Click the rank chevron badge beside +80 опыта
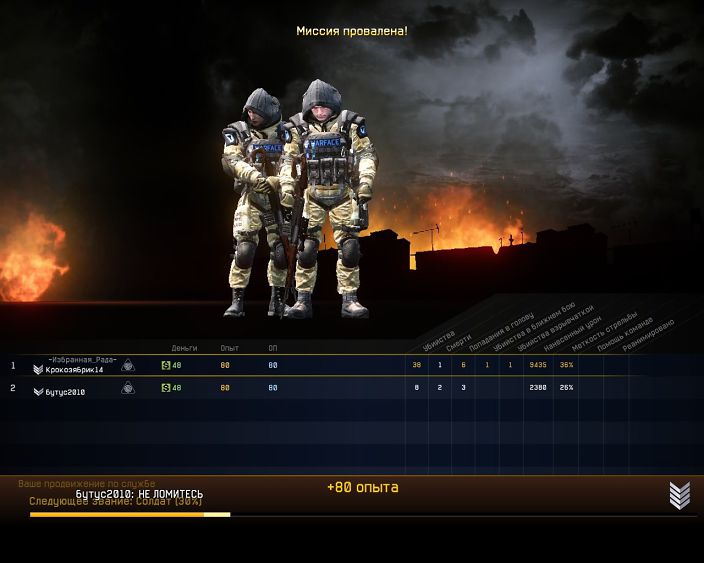 click(680, 495)
